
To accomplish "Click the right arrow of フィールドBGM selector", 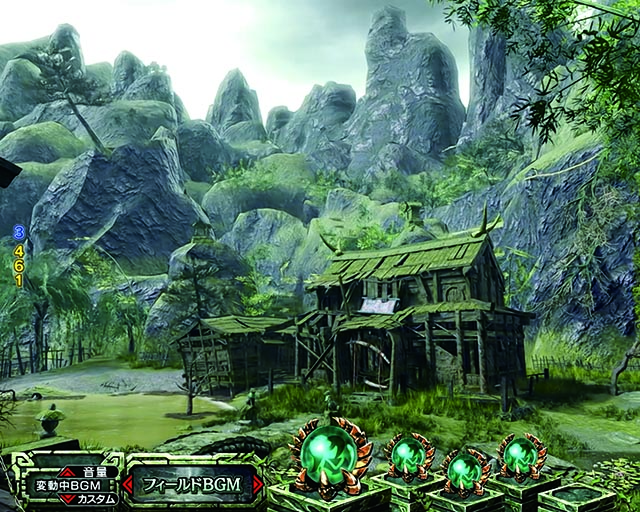I will [257, 485].
